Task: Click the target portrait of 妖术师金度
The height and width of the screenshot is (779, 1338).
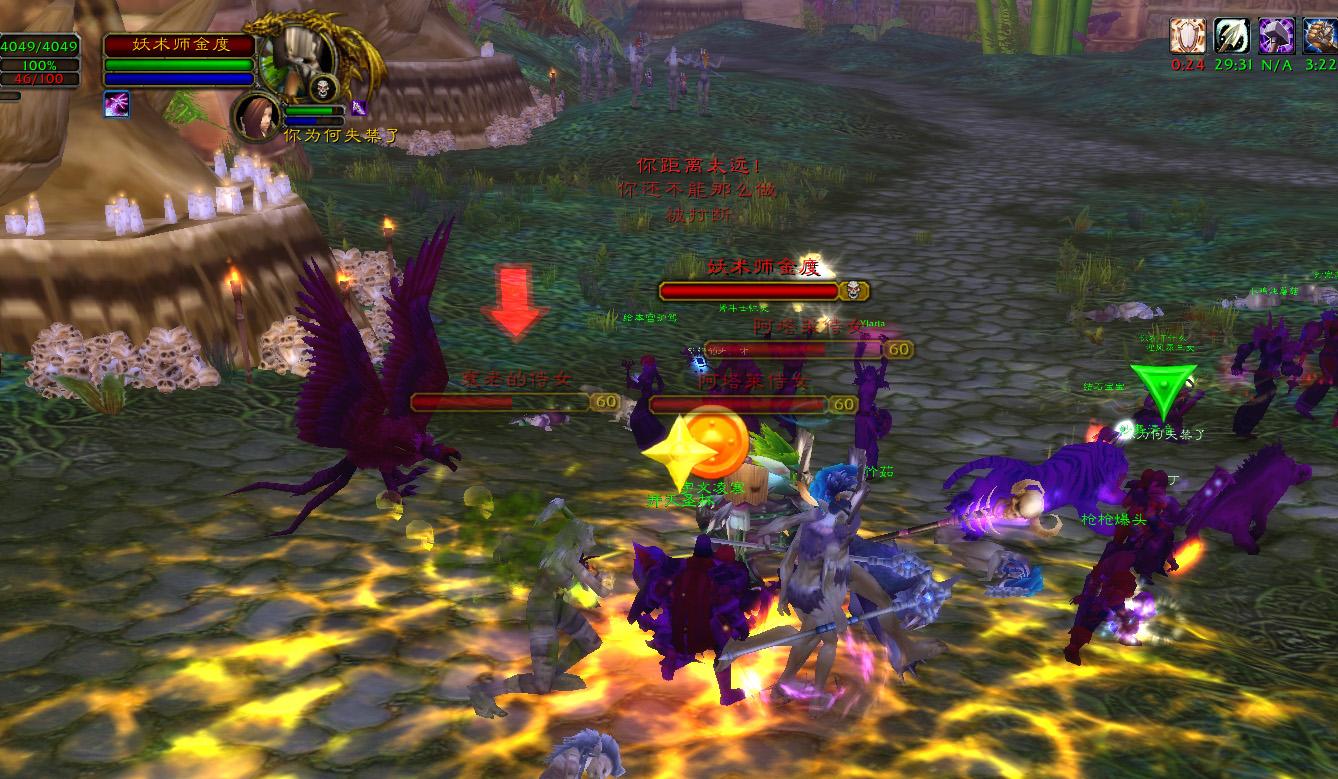Action: pos(298,55)
